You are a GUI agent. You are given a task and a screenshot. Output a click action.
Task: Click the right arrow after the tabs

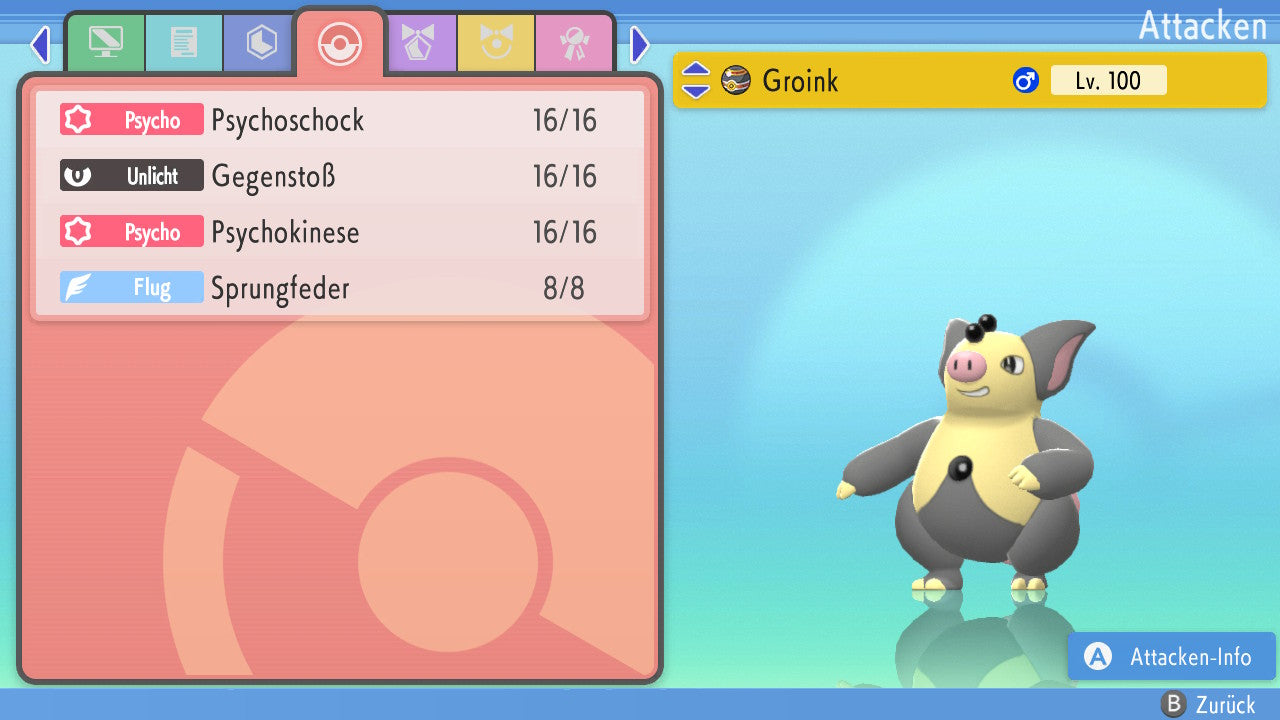640,44
